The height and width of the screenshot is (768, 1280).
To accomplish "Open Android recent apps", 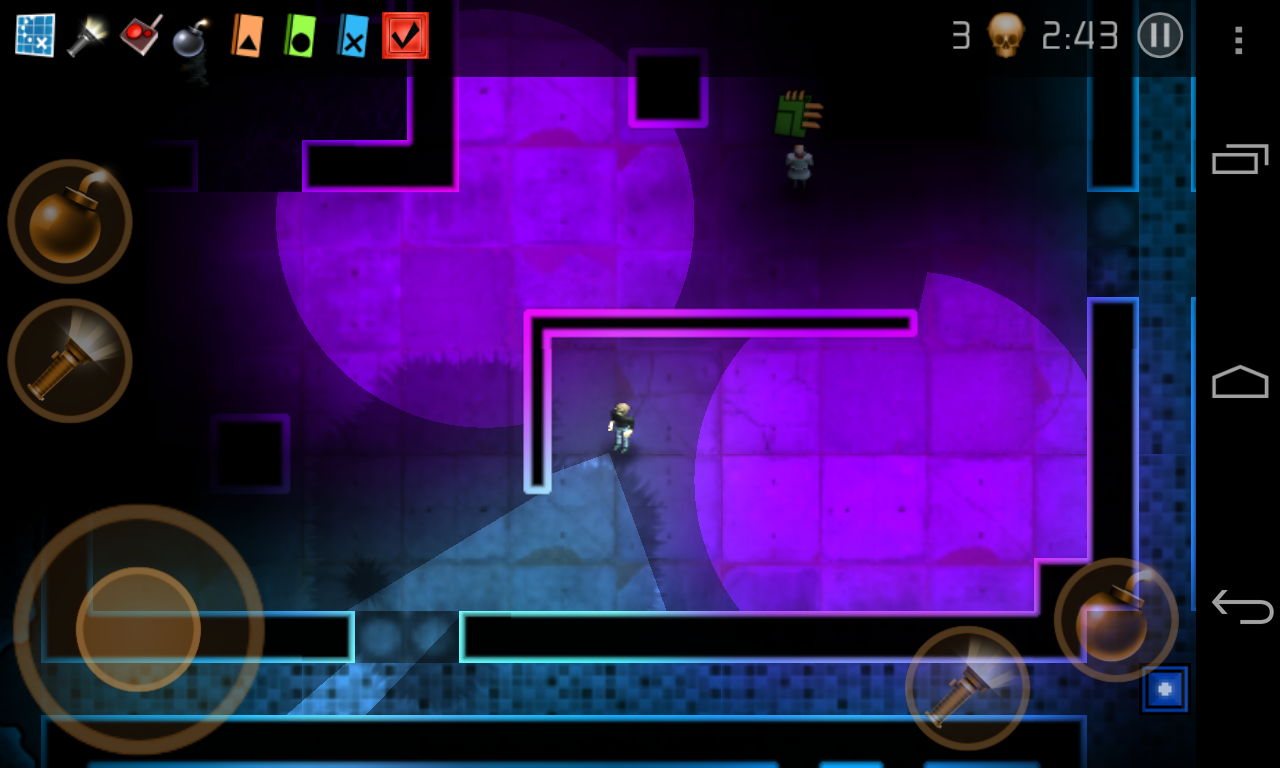I will [1238, 160].
